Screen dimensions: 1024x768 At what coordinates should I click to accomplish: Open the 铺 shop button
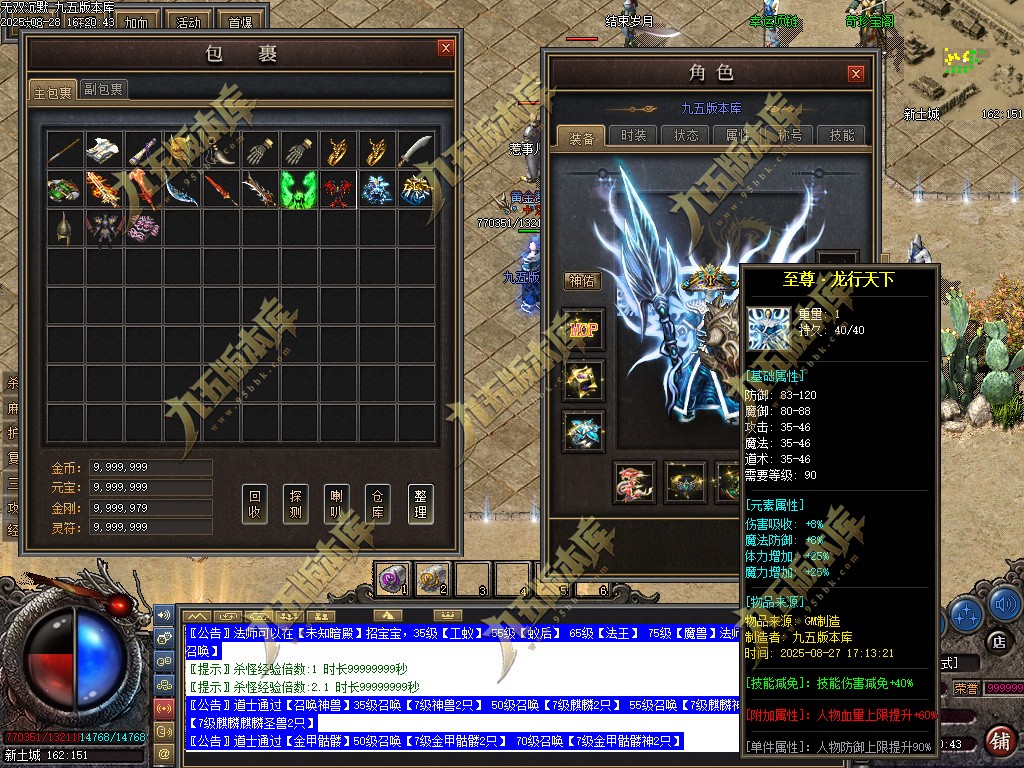click(x=998, y=740)
